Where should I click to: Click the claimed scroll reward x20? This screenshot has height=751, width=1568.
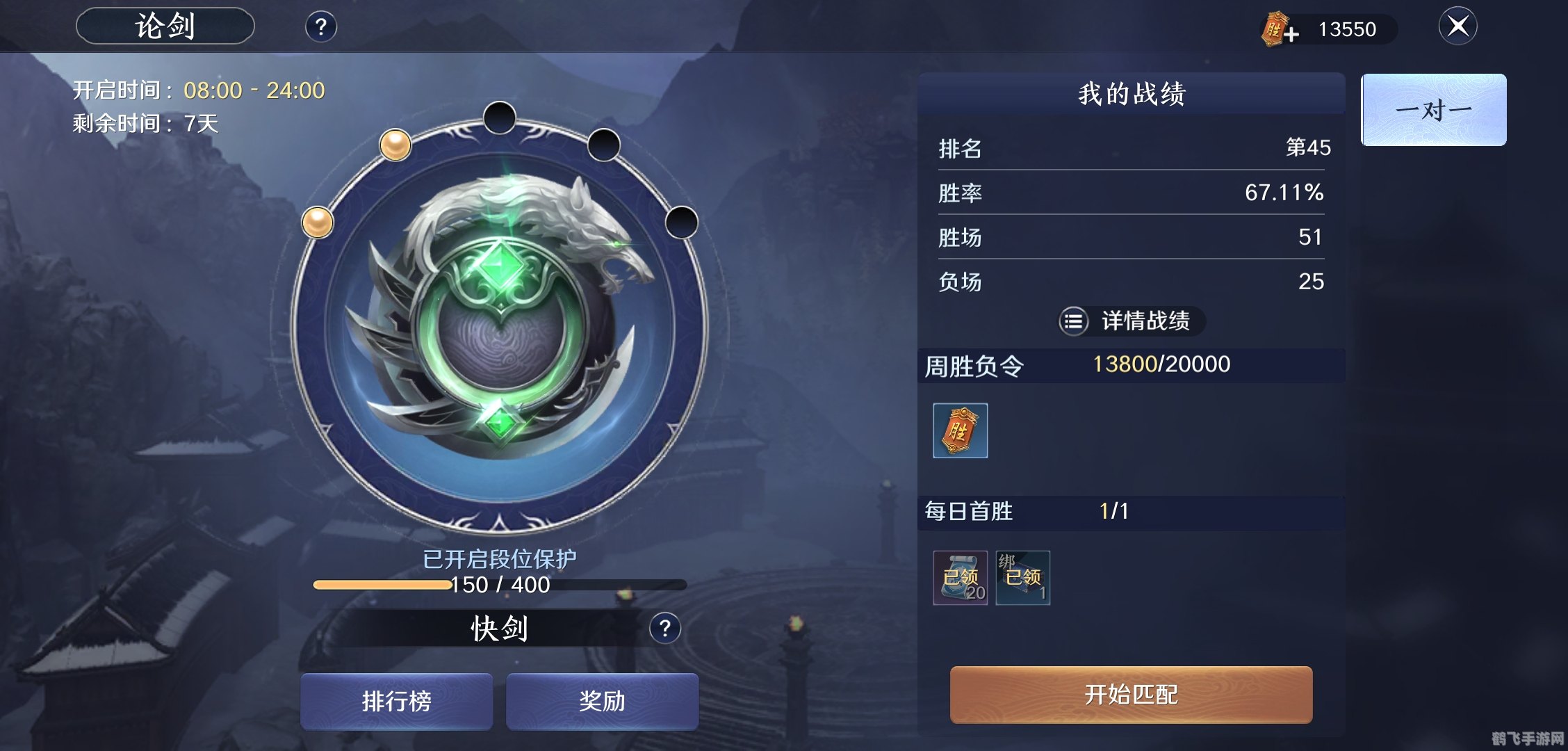960,577
